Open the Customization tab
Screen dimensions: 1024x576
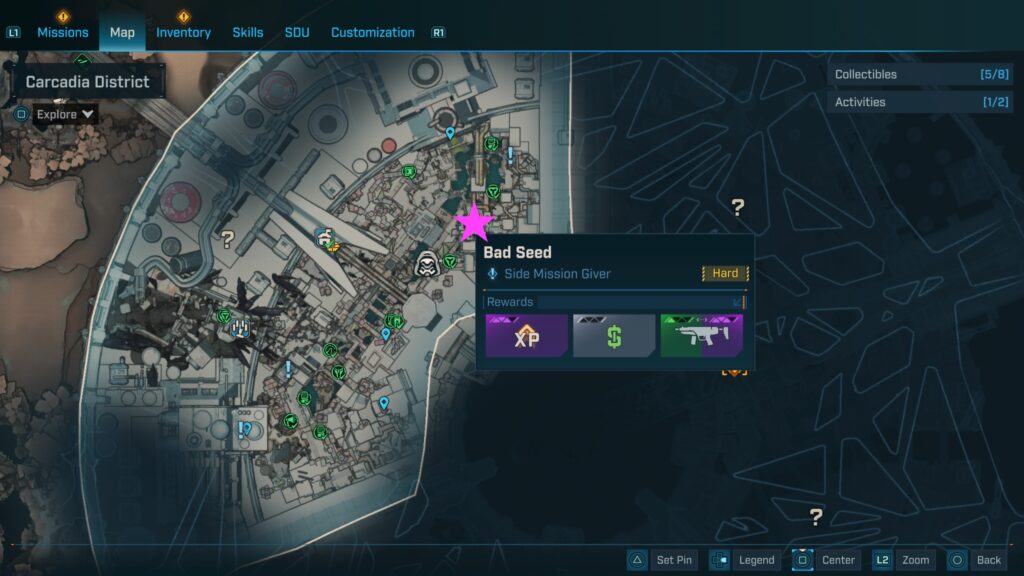click(372, 32)
